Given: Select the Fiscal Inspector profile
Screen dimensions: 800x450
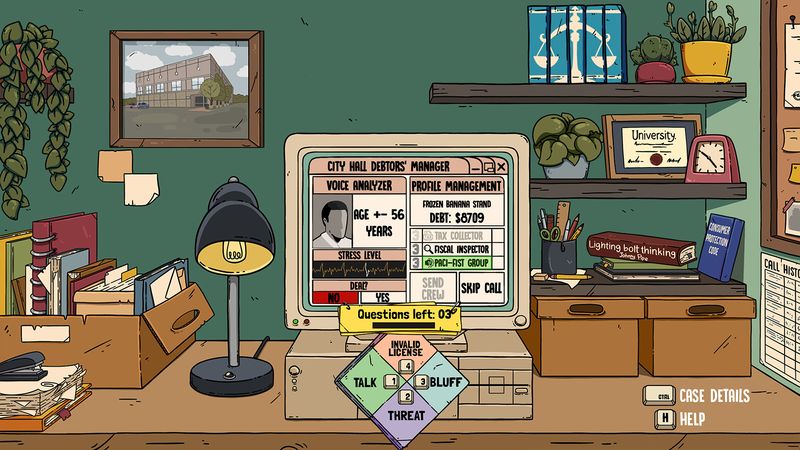Looking at the screenshot, I should coord(459,249).
